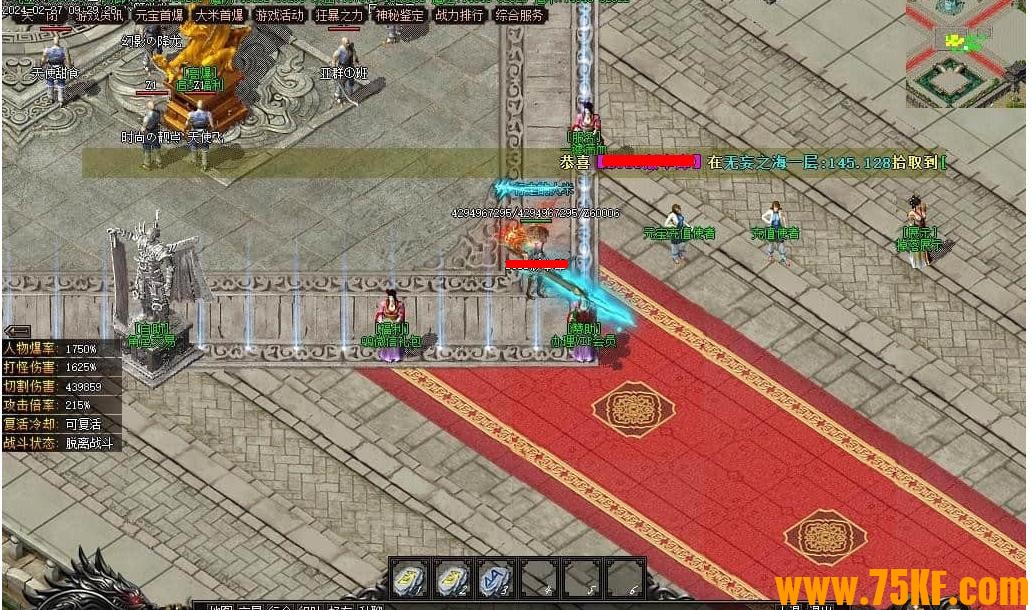The width and height of the screenshot is (1033, 610).
Task: Select the 狂暴之力 menu button
Action: (339, 15)
